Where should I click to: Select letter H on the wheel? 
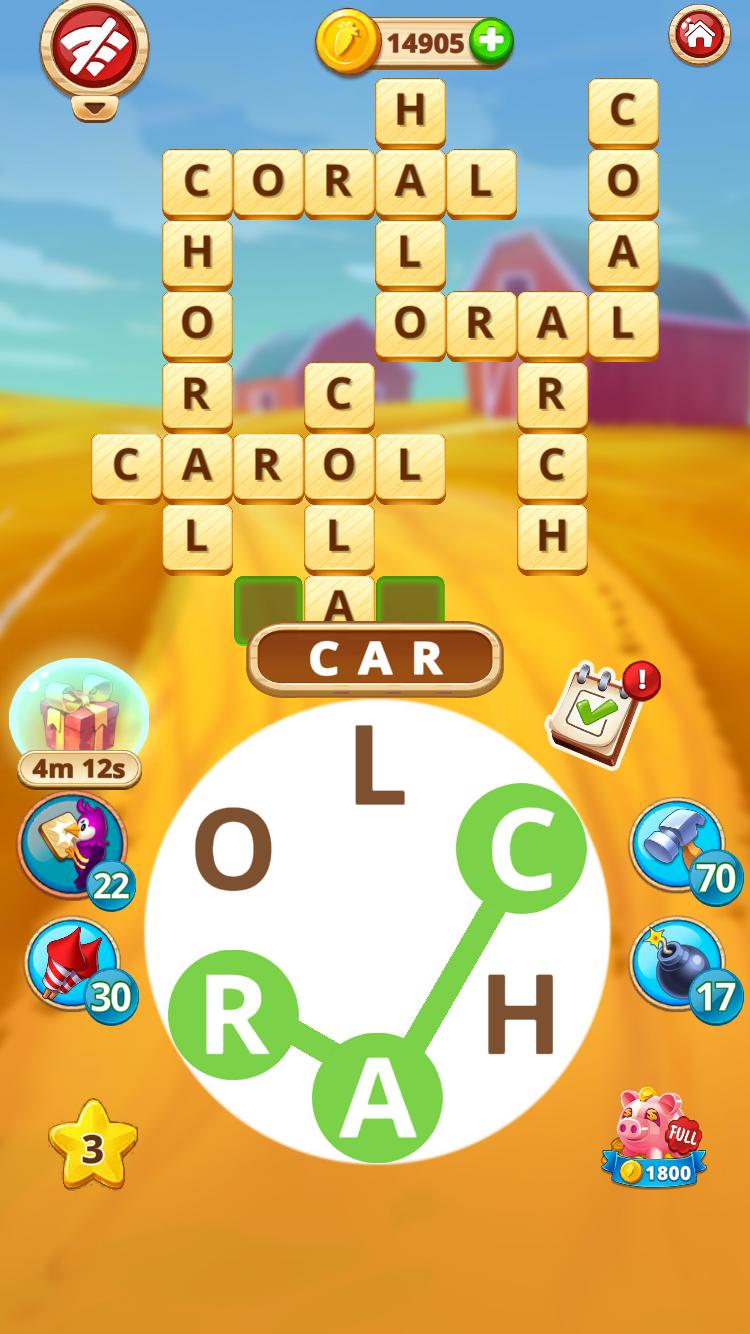click(x=520, y=1016)
